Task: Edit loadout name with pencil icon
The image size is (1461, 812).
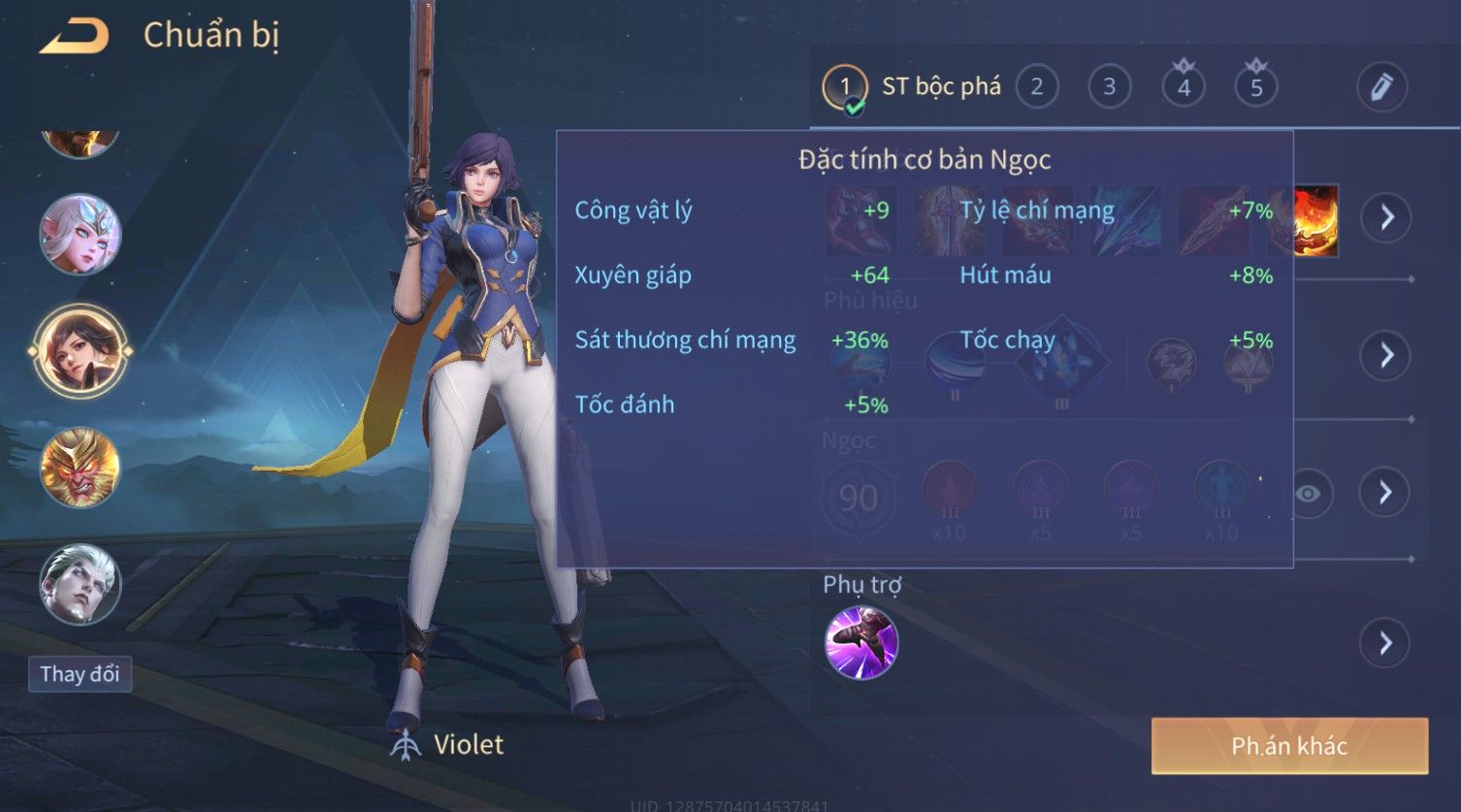Action: coord(1381,87)
